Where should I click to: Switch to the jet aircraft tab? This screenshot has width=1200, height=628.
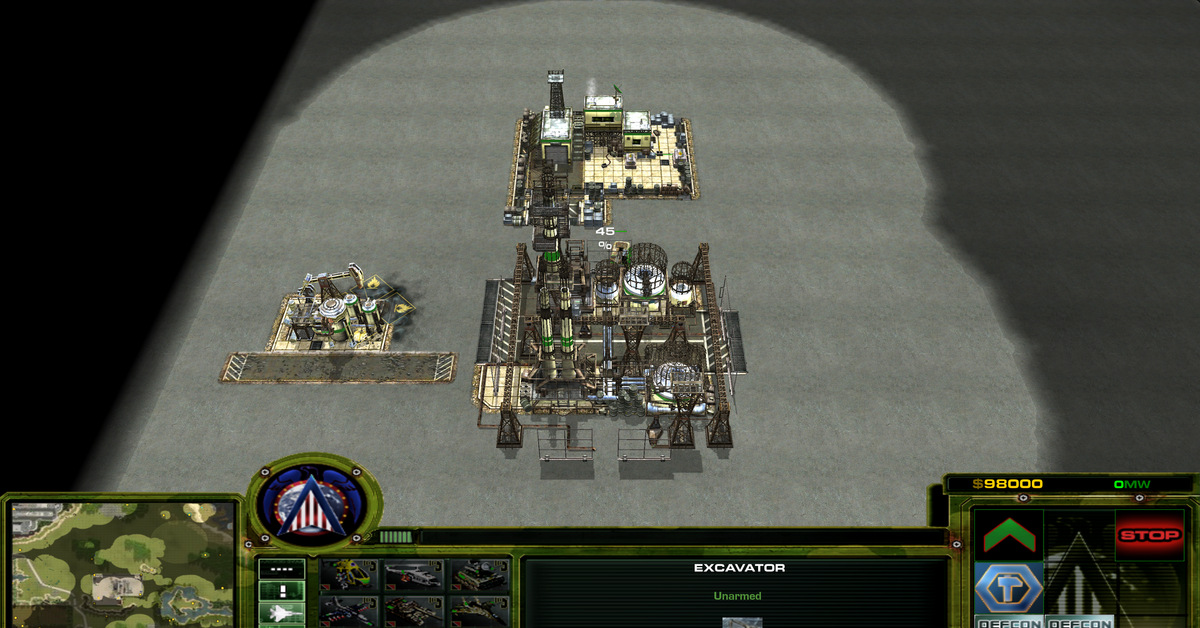coord(281,612)
